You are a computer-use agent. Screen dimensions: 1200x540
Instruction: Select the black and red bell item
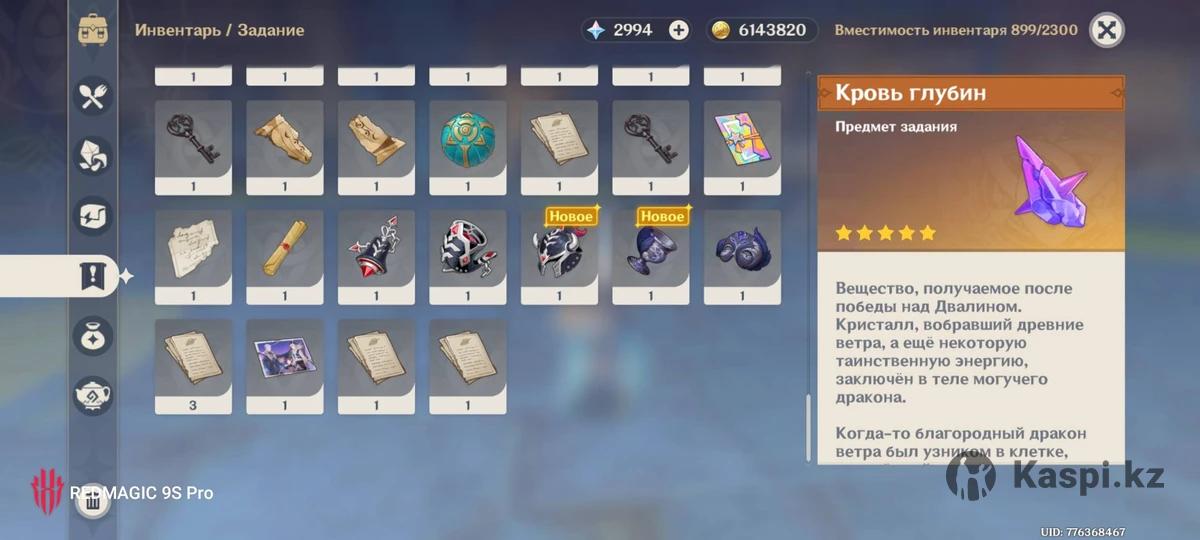click(376, 250)
